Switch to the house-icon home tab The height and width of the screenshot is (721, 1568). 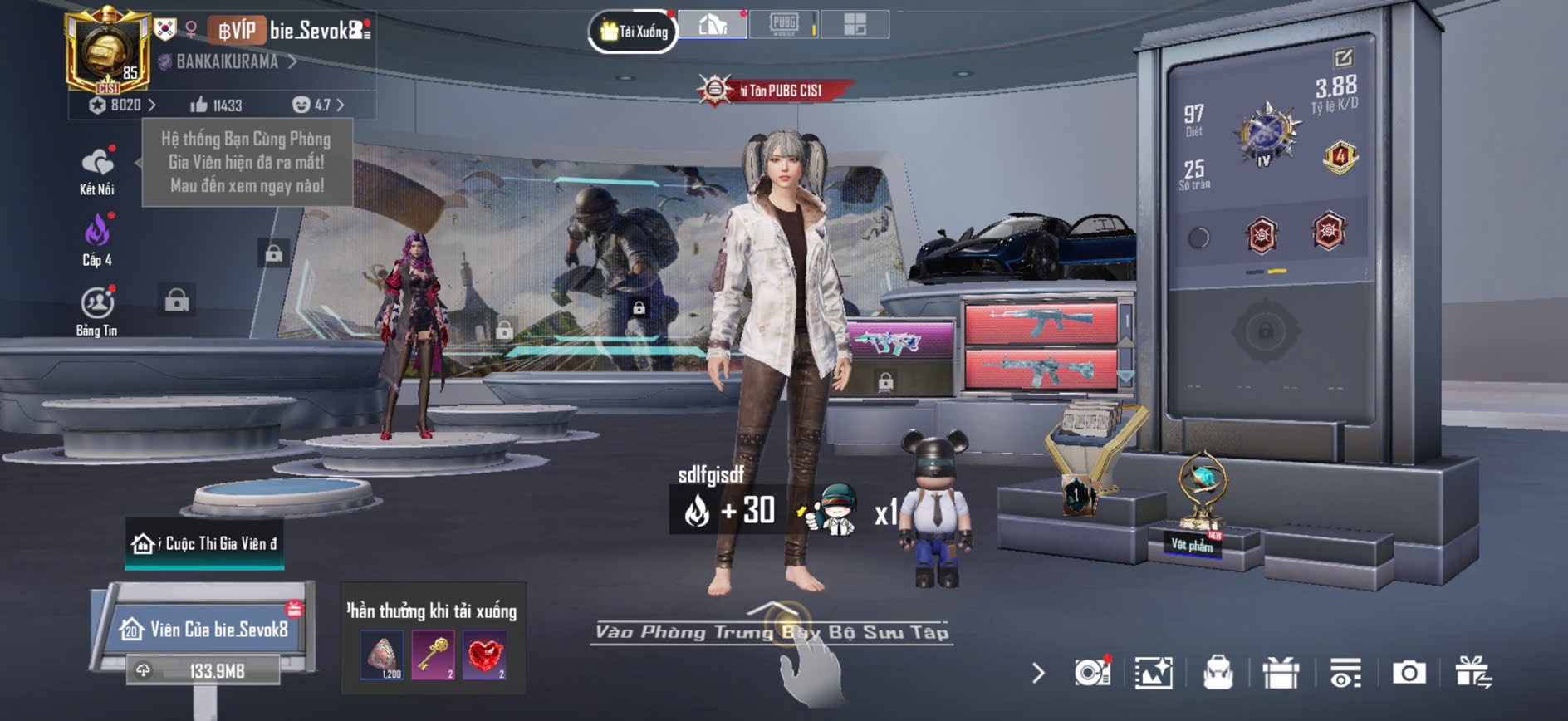[x=713, y=25]
